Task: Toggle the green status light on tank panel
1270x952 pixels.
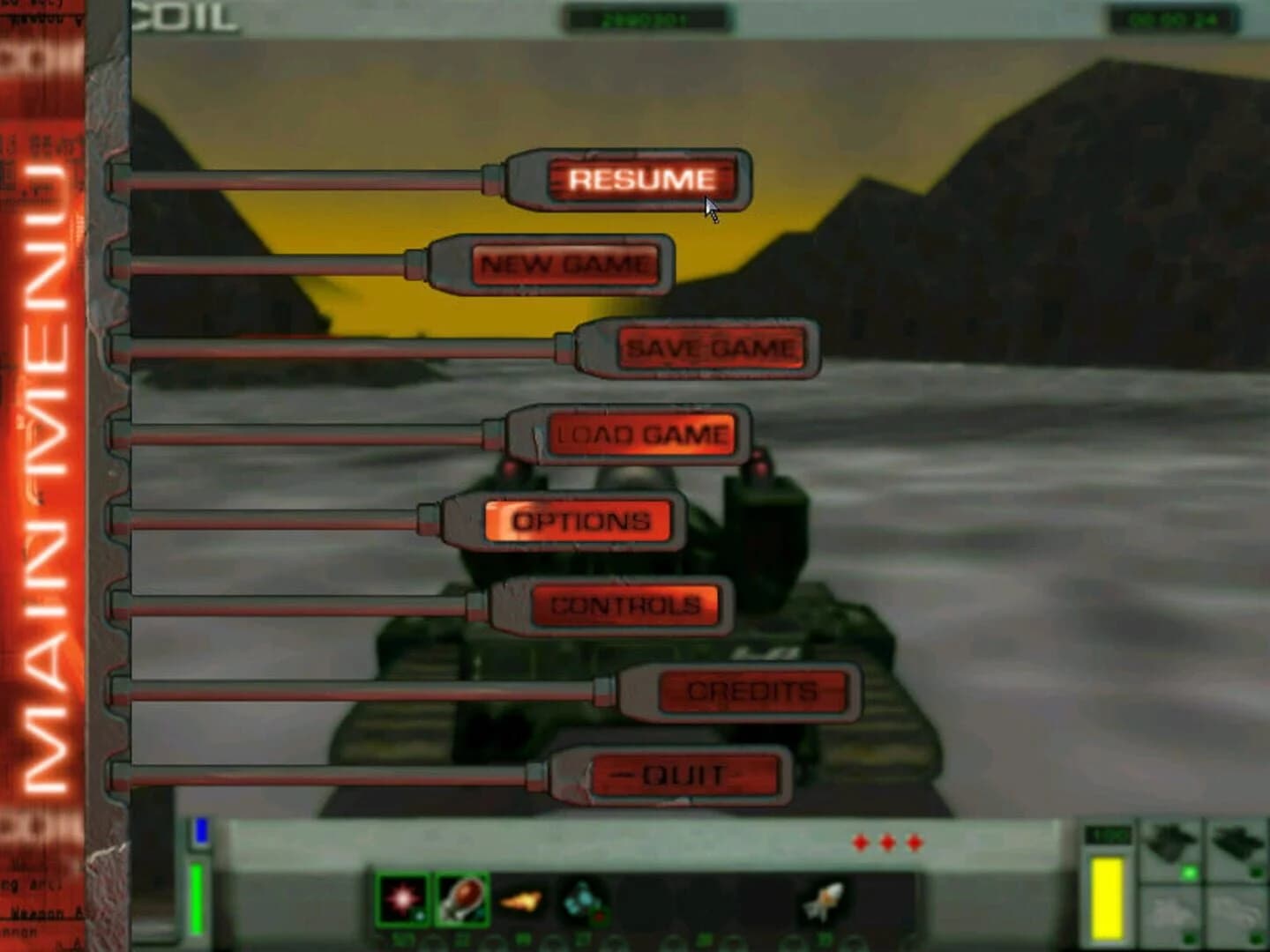Action: tap(1189, 873)
